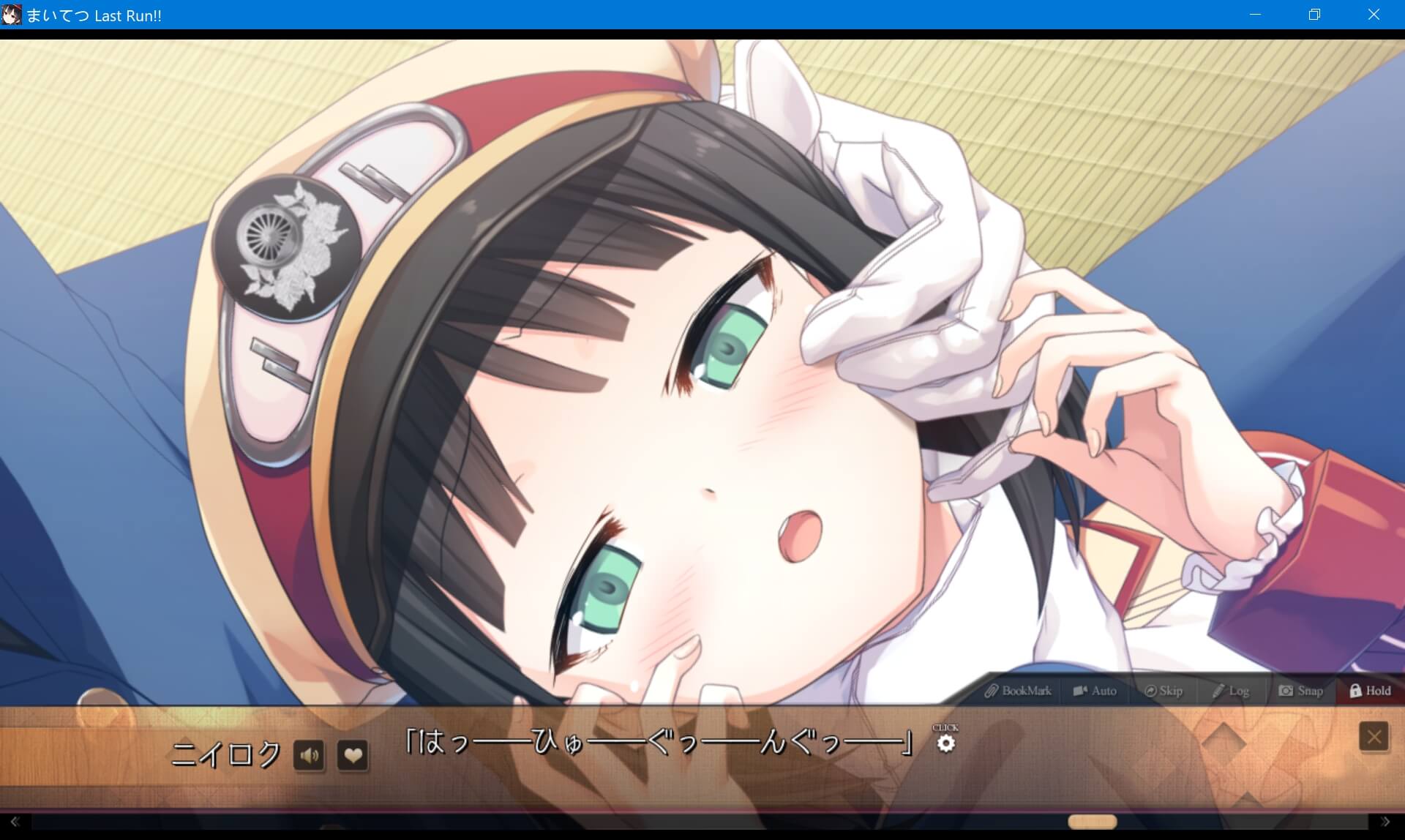
Task: Favorite this line using the heart icon
Action: pyautogui.click(x=352, y=756)
